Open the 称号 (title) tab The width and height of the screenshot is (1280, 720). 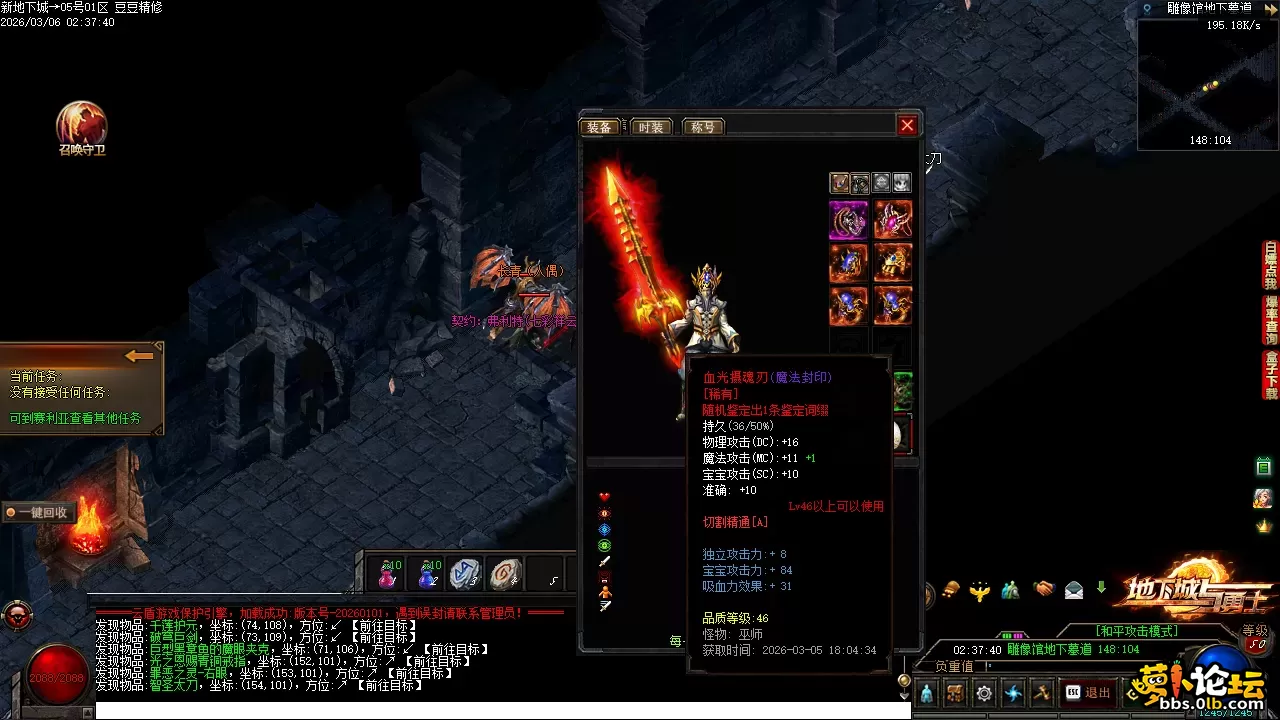(702, 127)
